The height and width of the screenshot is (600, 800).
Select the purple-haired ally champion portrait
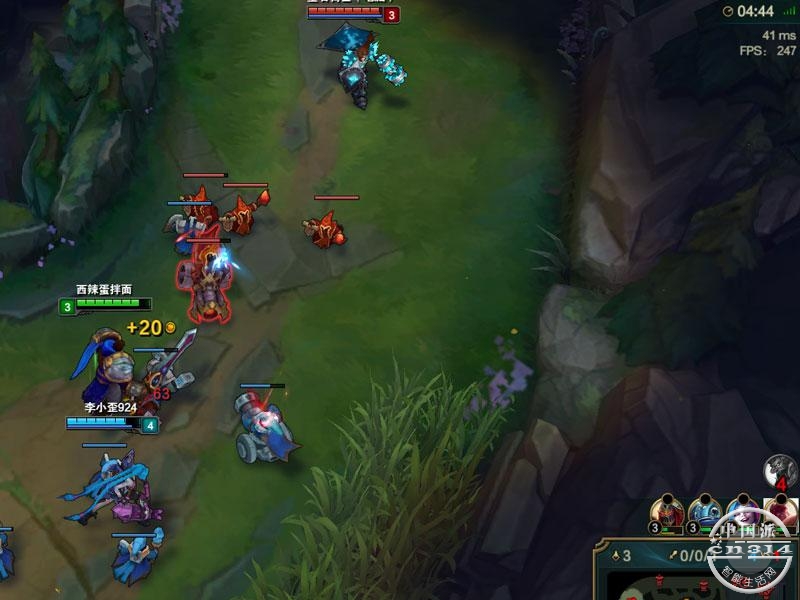(743, 510)
